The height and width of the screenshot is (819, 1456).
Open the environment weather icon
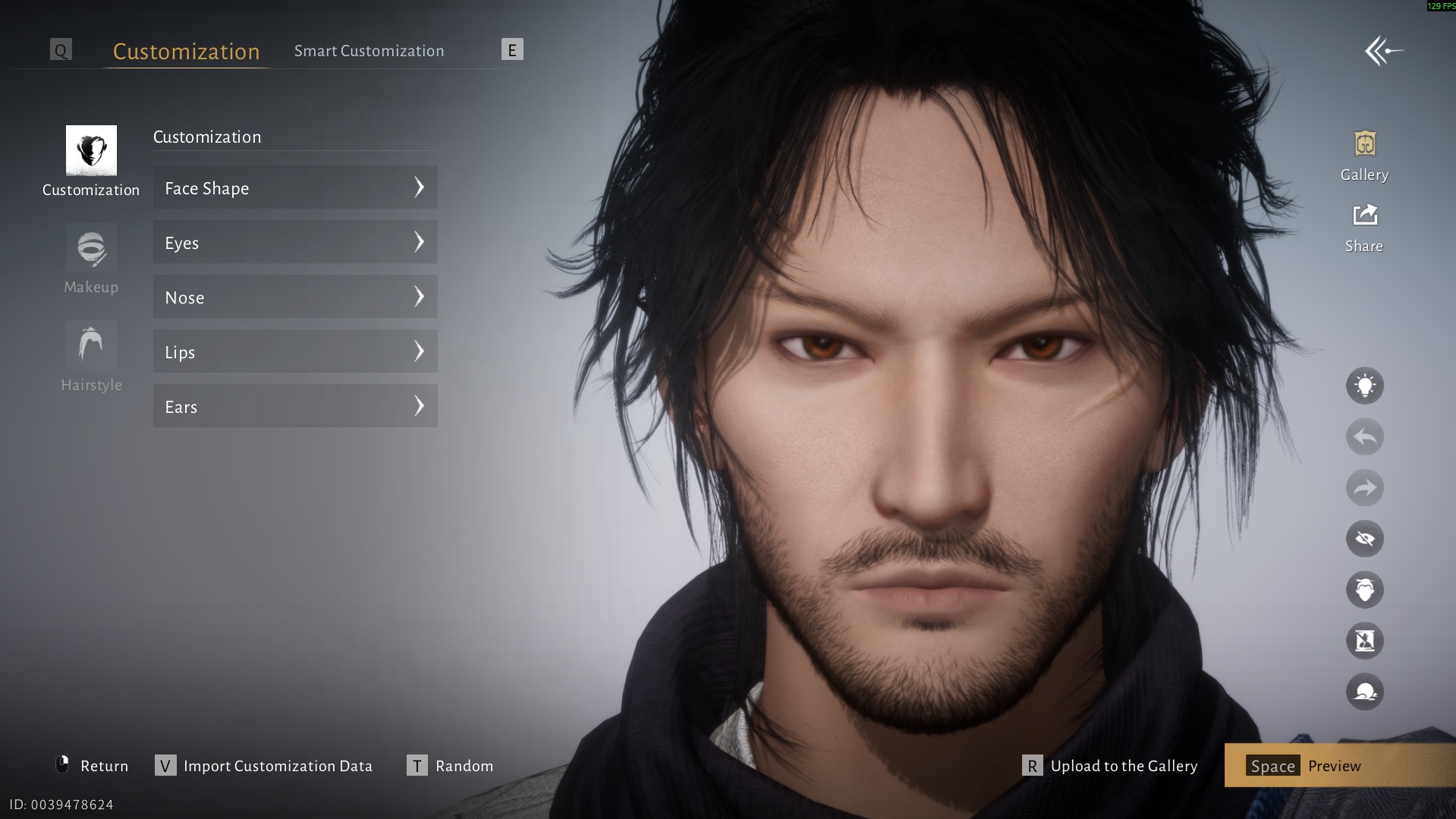[x=1363, y=691]
